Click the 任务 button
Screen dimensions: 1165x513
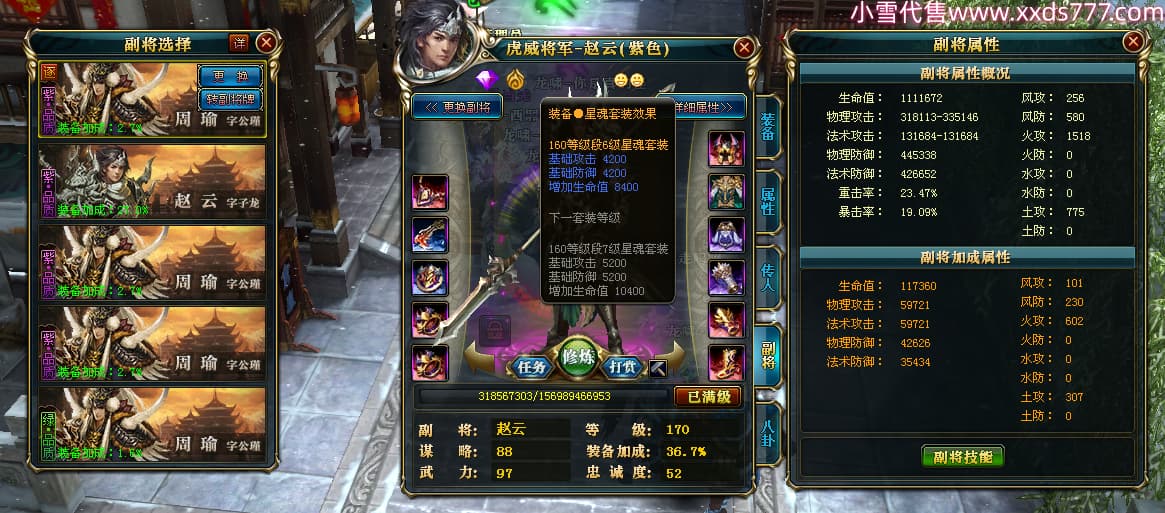point(529,366)
